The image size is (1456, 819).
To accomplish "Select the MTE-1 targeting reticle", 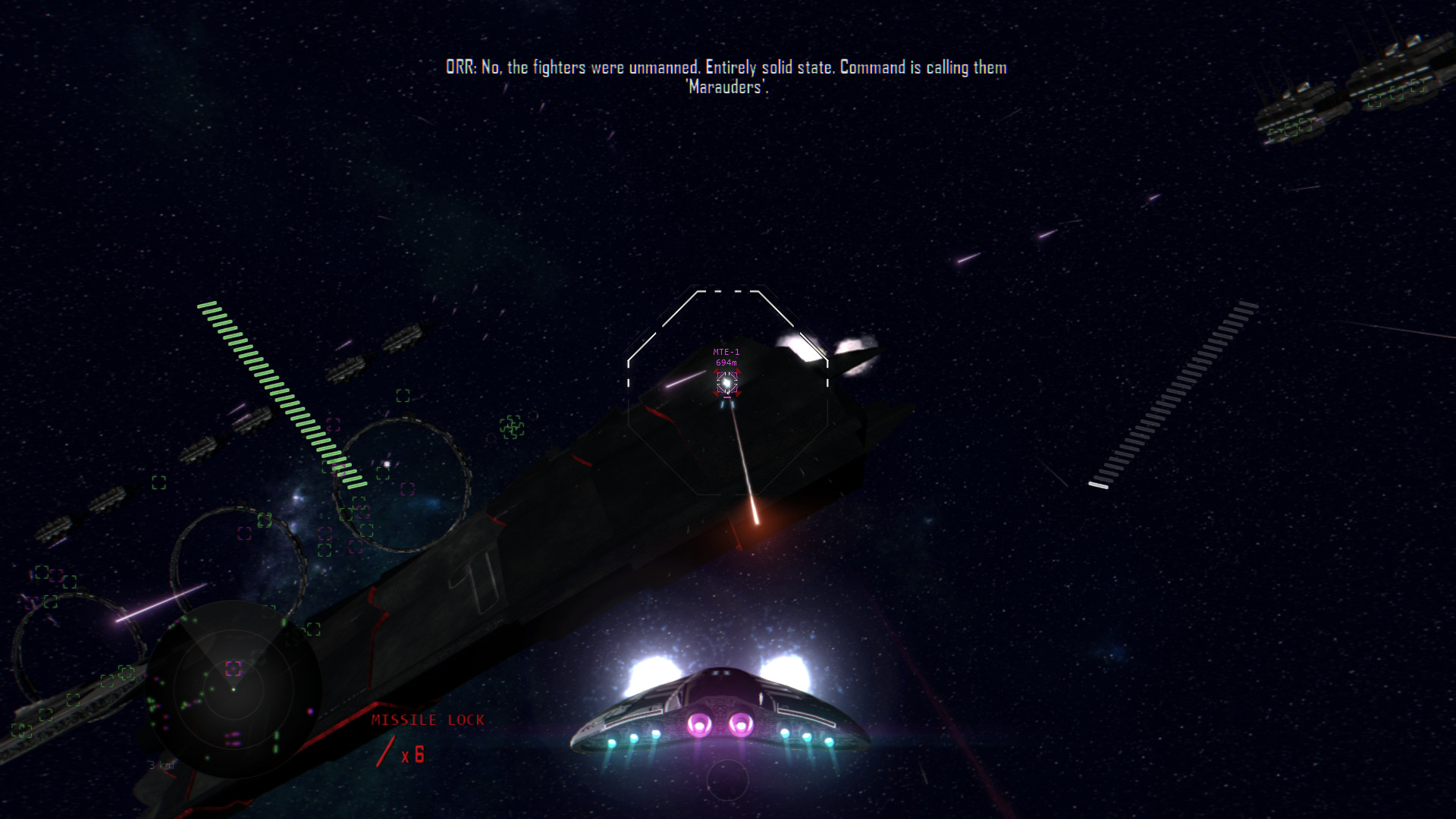I will point(727,382).
